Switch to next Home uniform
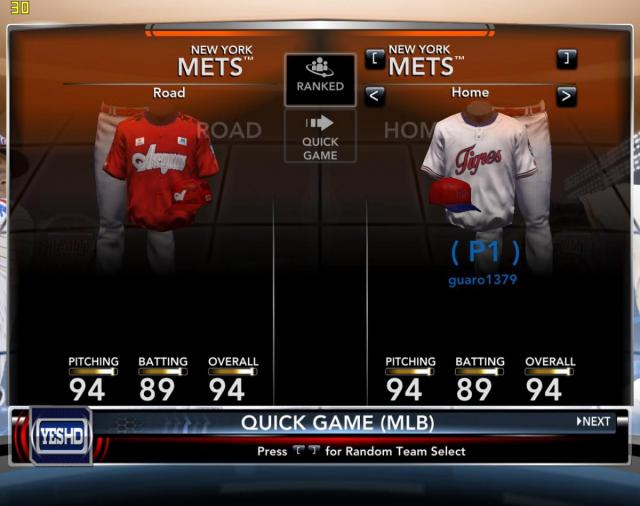 (566, 96)
